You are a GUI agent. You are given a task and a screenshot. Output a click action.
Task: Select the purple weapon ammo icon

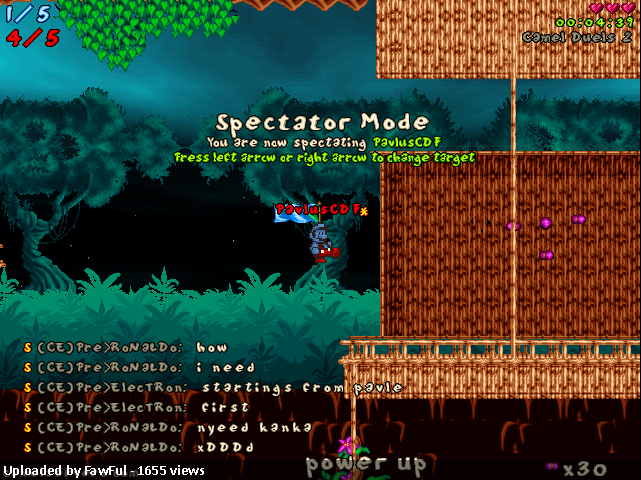(552, 467)
